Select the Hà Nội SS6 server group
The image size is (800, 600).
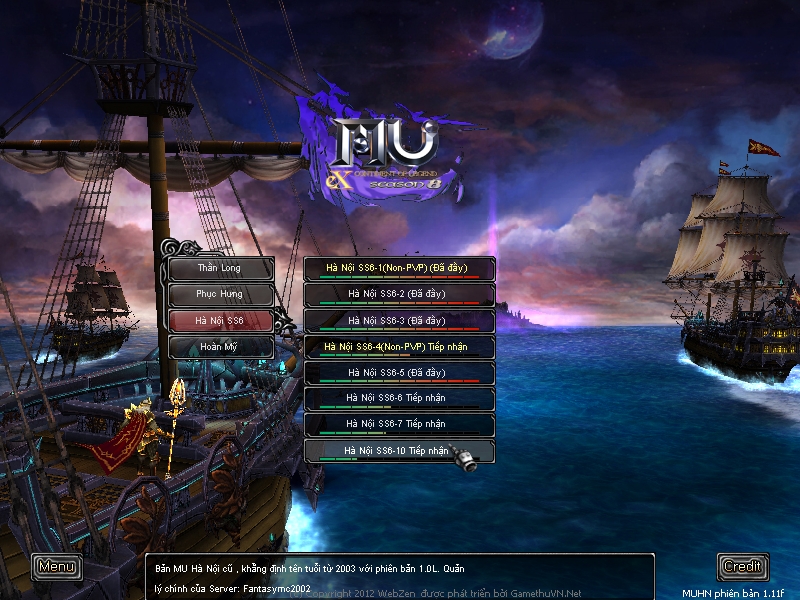[220, 320]
